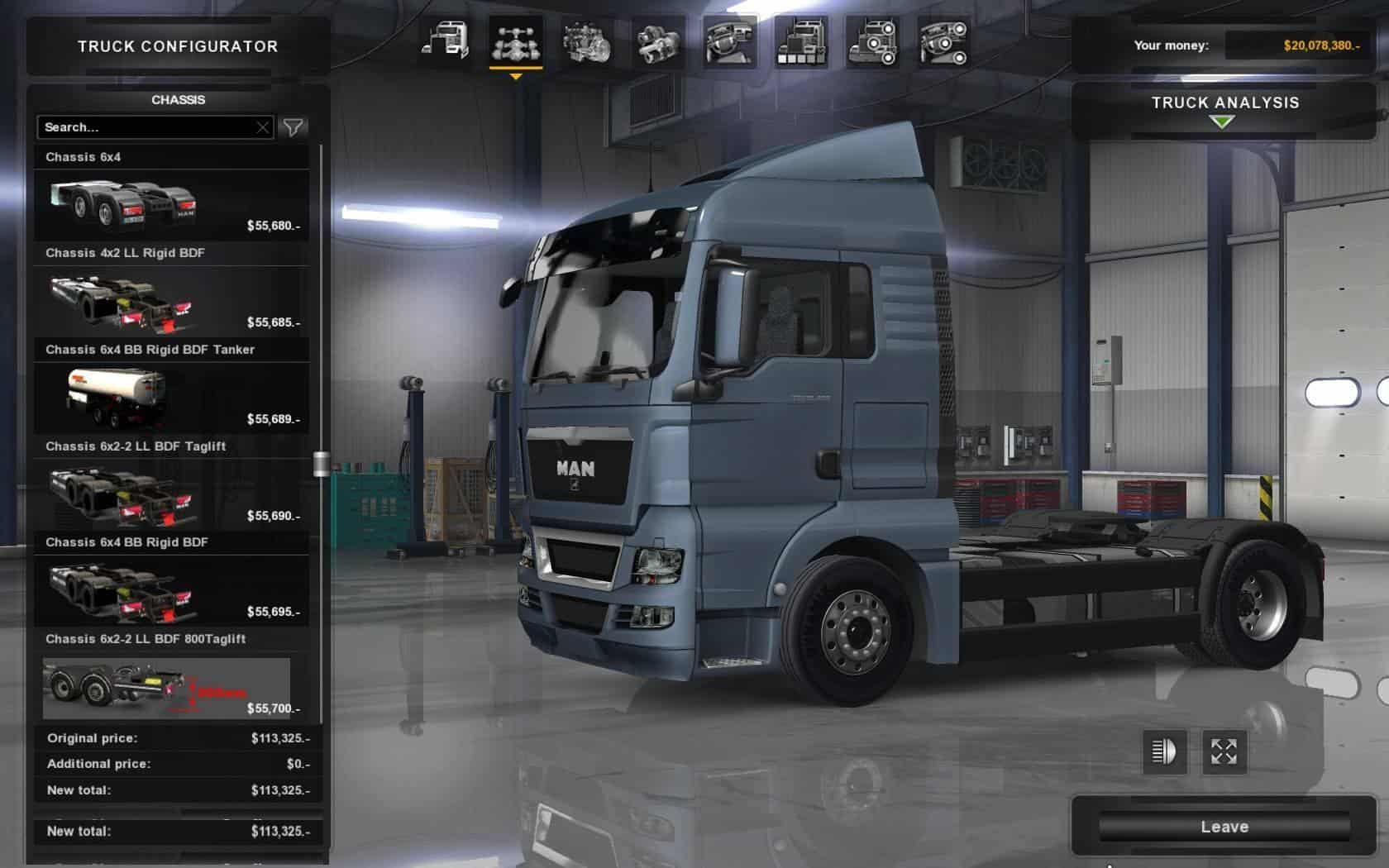Switch to the cabin category tab
This screenshot has width=1389, height=868.
tap(445, 42)
